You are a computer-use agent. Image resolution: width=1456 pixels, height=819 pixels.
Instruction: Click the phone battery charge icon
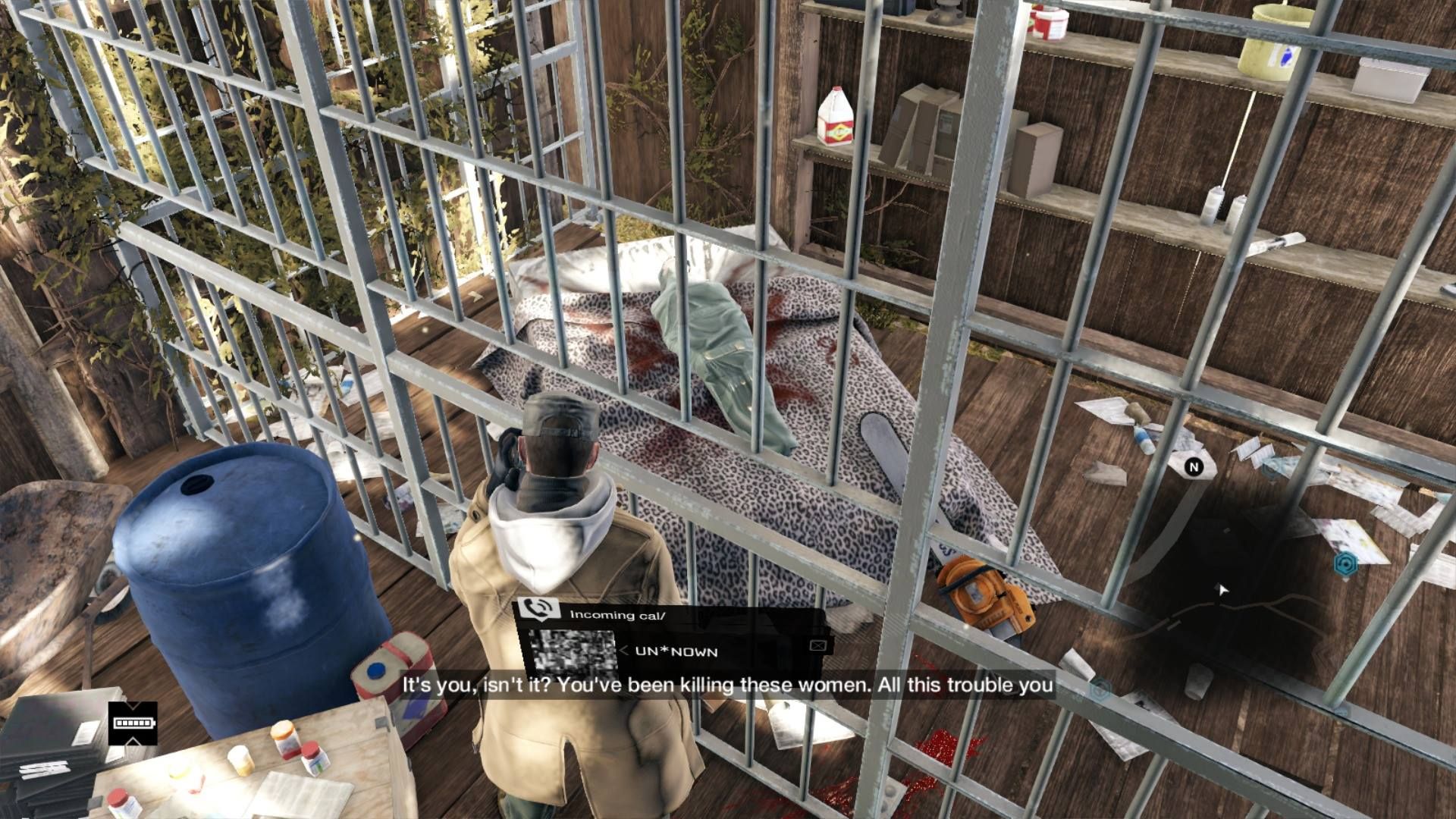coord(133,723)
